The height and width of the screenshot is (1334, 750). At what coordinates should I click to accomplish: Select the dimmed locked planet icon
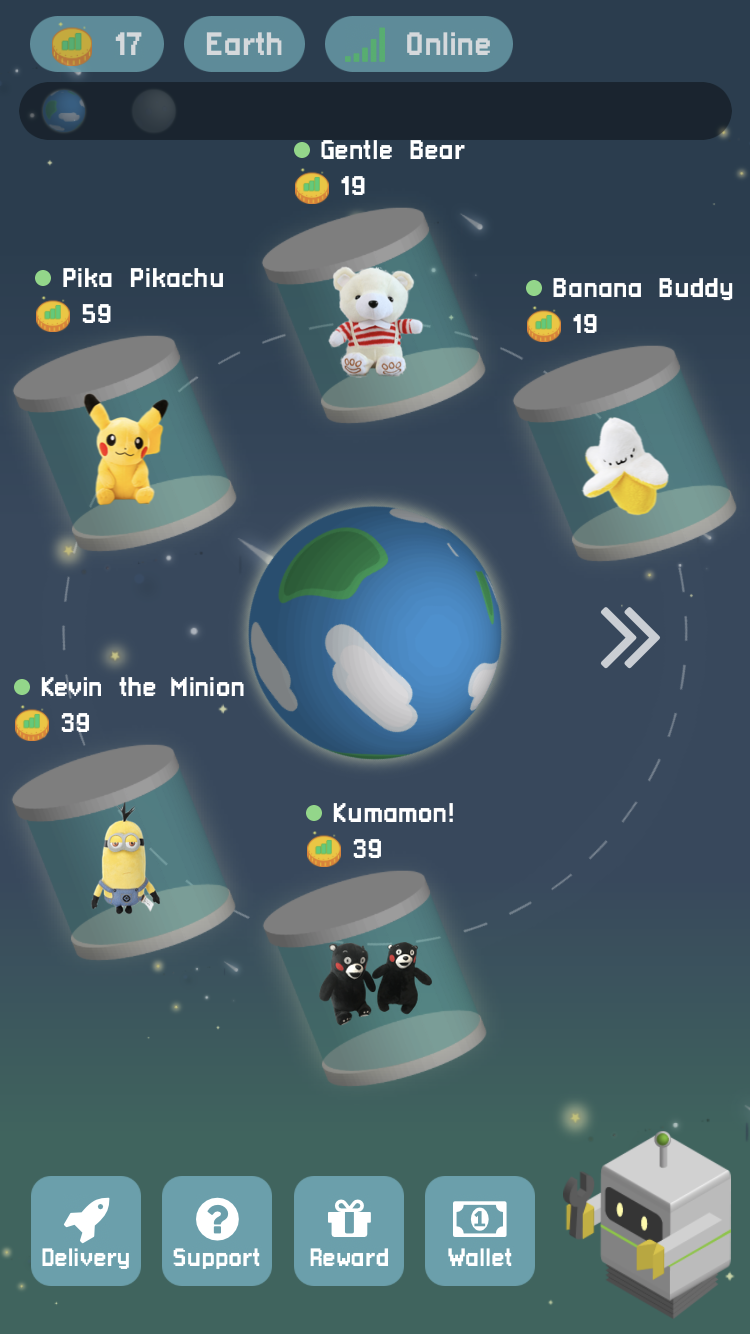tap(154, 111)
